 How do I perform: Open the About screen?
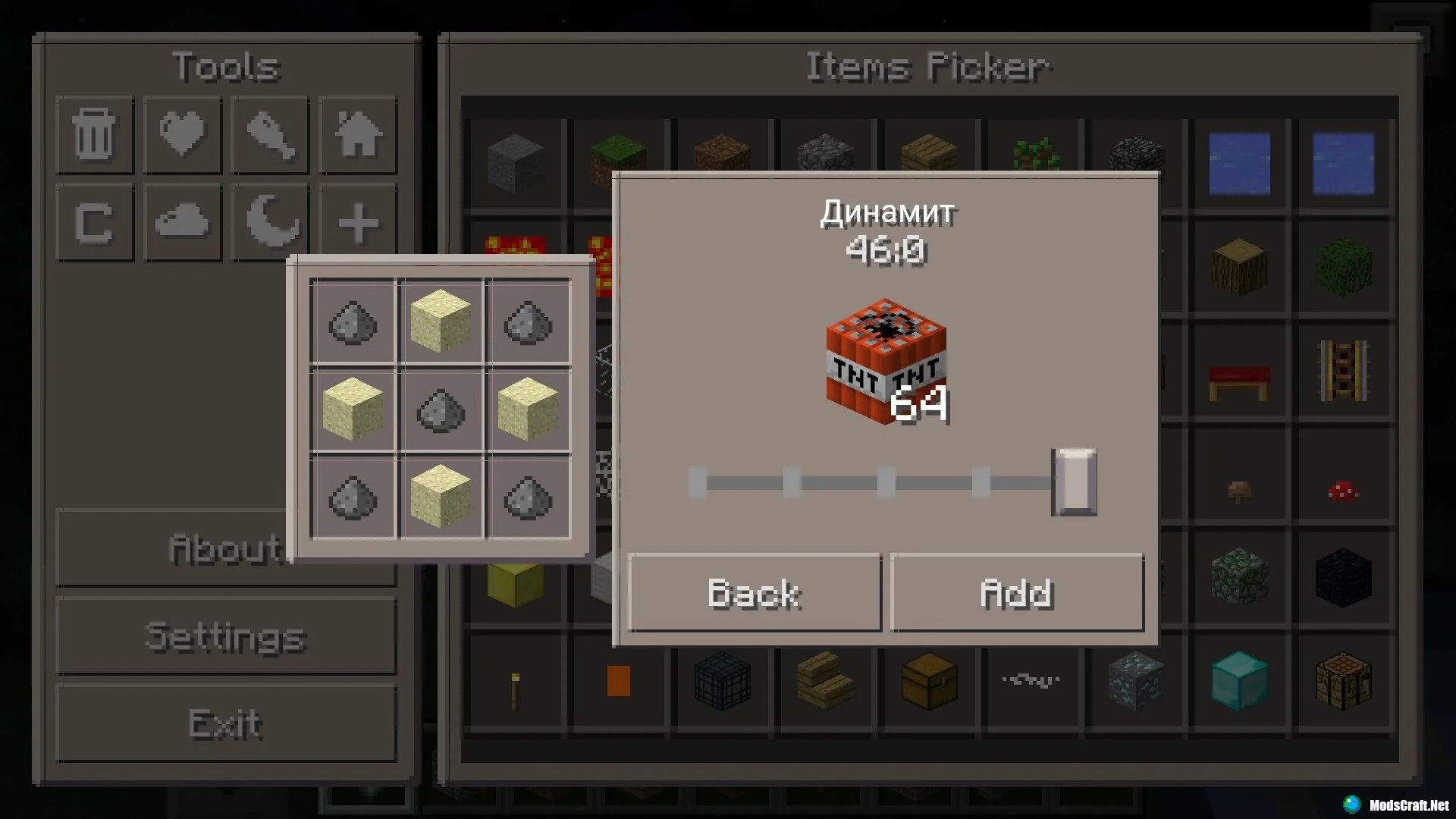[x=174, y=549]
